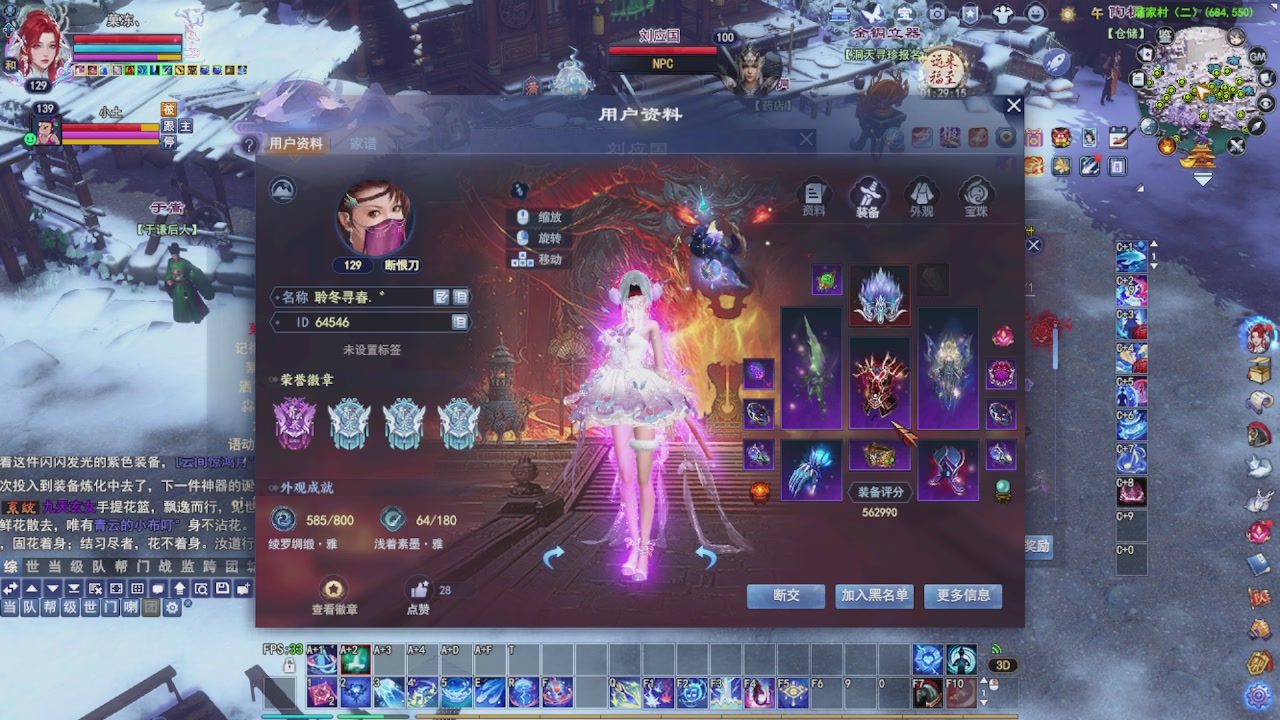Select the boots item in equipment panel
Screen dimensions: 1280x720
point(948,470)
